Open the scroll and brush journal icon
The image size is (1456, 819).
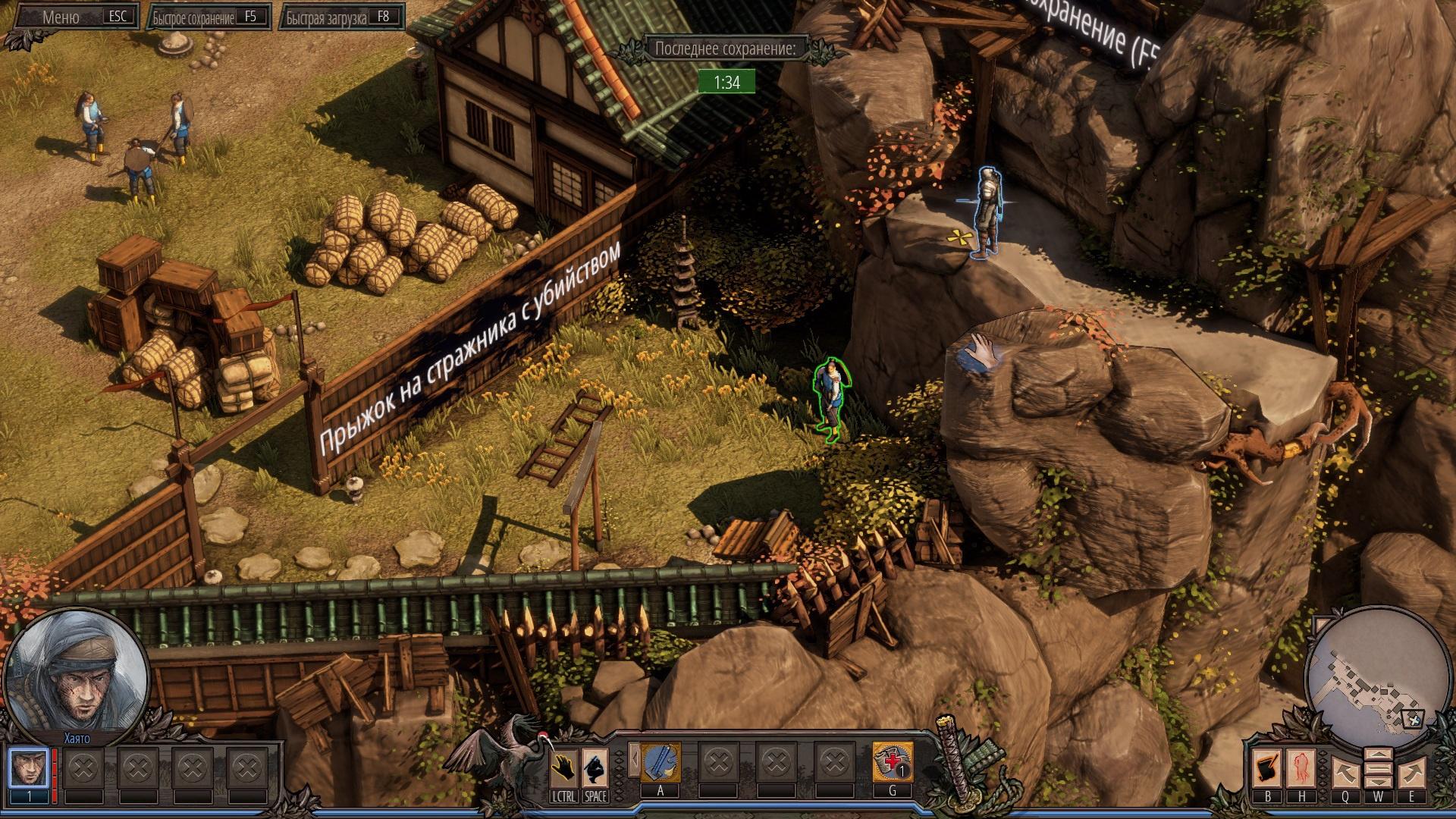tap(1267, 769)
